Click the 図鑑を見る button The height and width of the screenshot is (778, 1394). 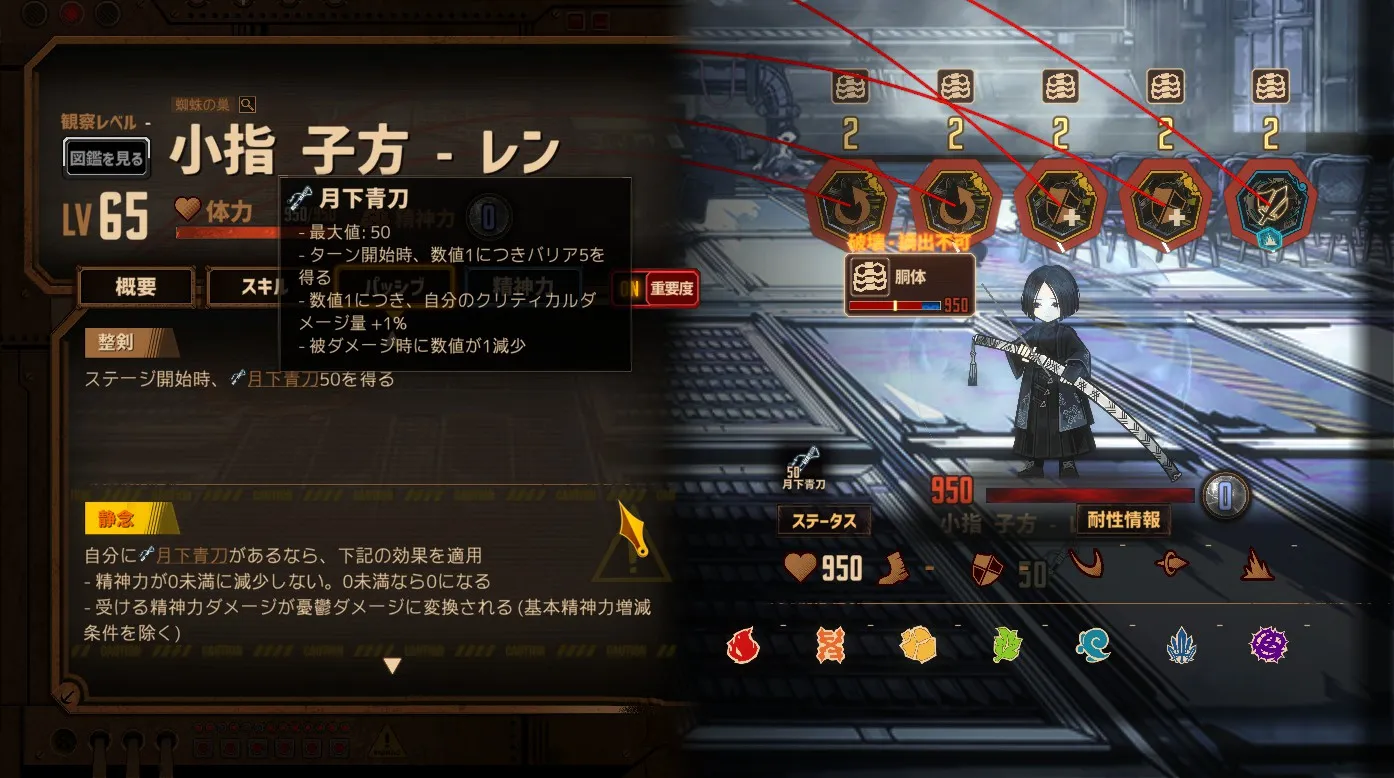pyautogui.click(x=107, y=158)
